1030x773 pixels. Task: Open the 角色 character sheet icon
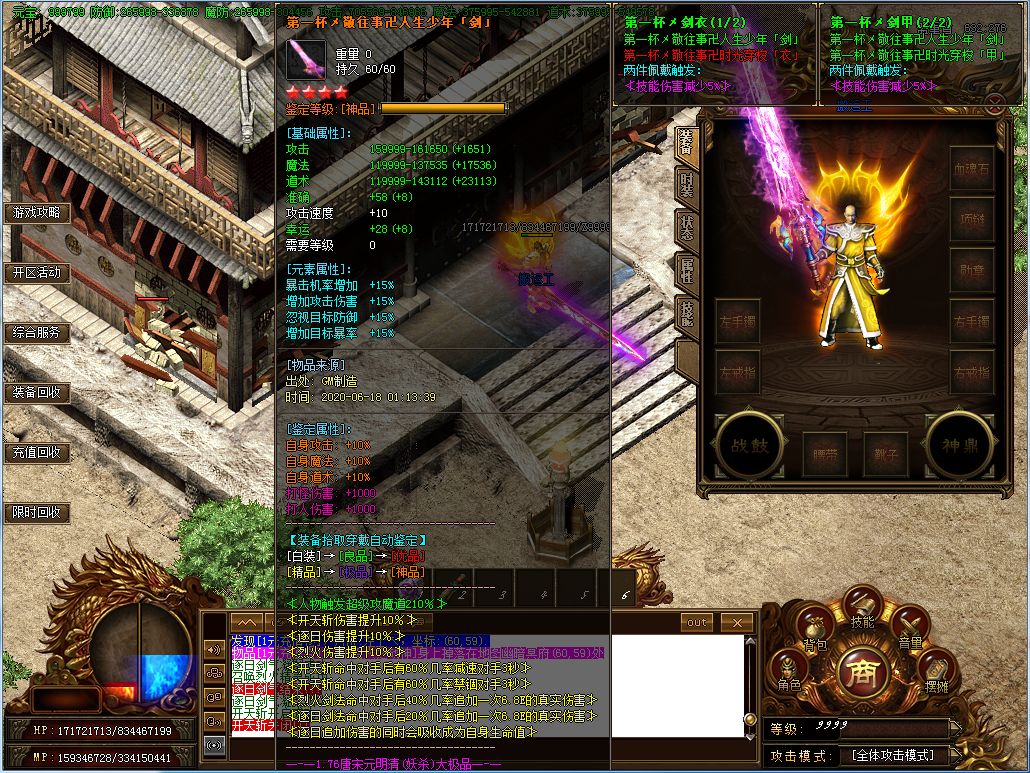point(790,671)
